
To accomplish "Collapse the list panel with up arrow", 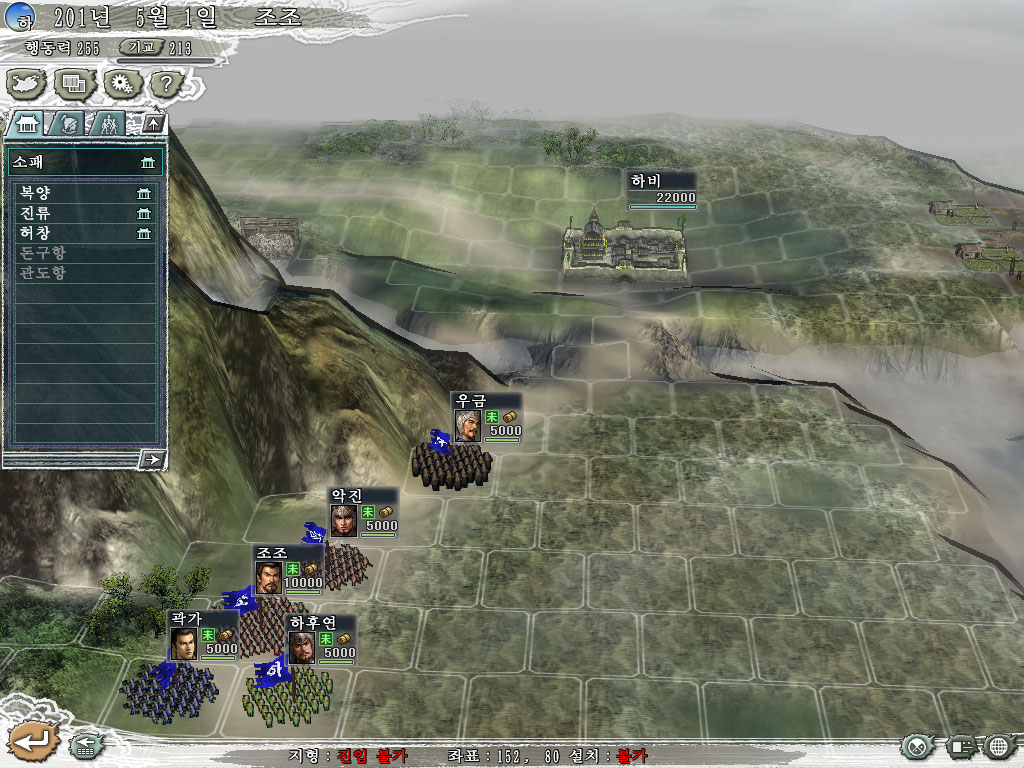I will click(152, 123).
